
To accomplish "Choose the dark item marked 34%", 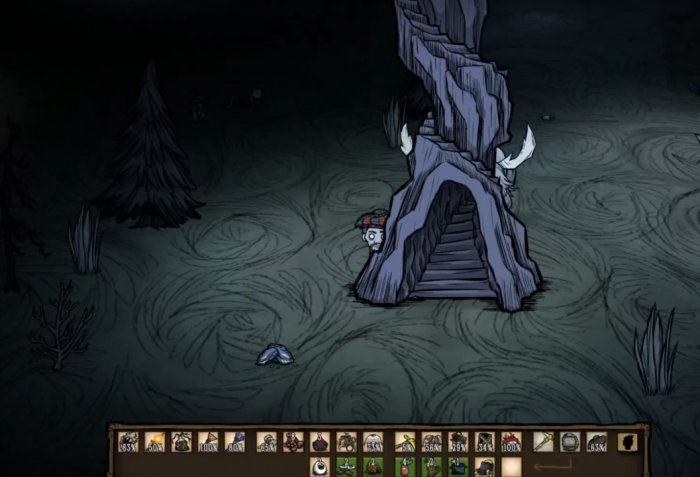I will click(485, 442).
